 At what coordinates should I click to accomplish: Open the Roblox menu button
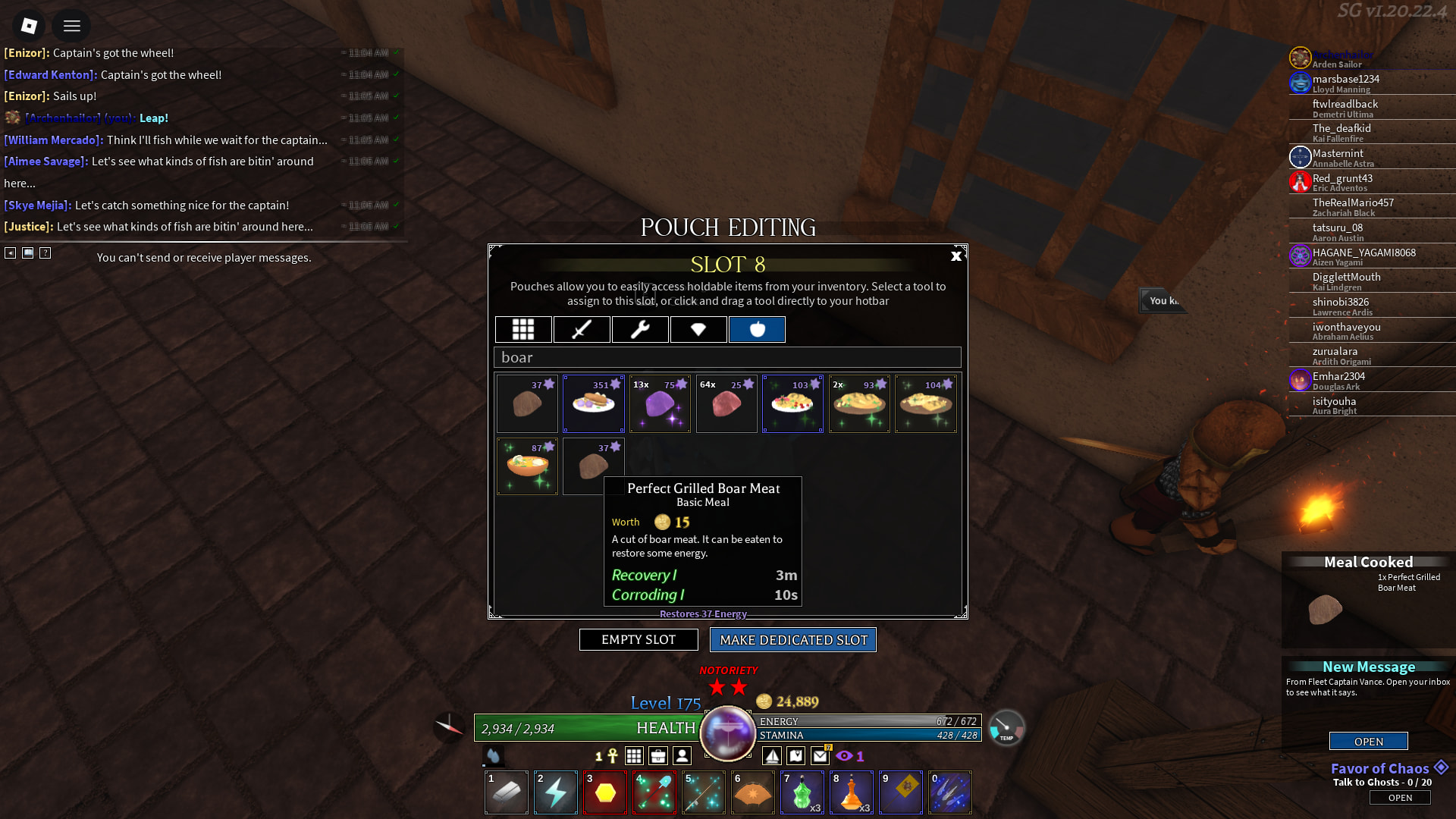[29, 26]
